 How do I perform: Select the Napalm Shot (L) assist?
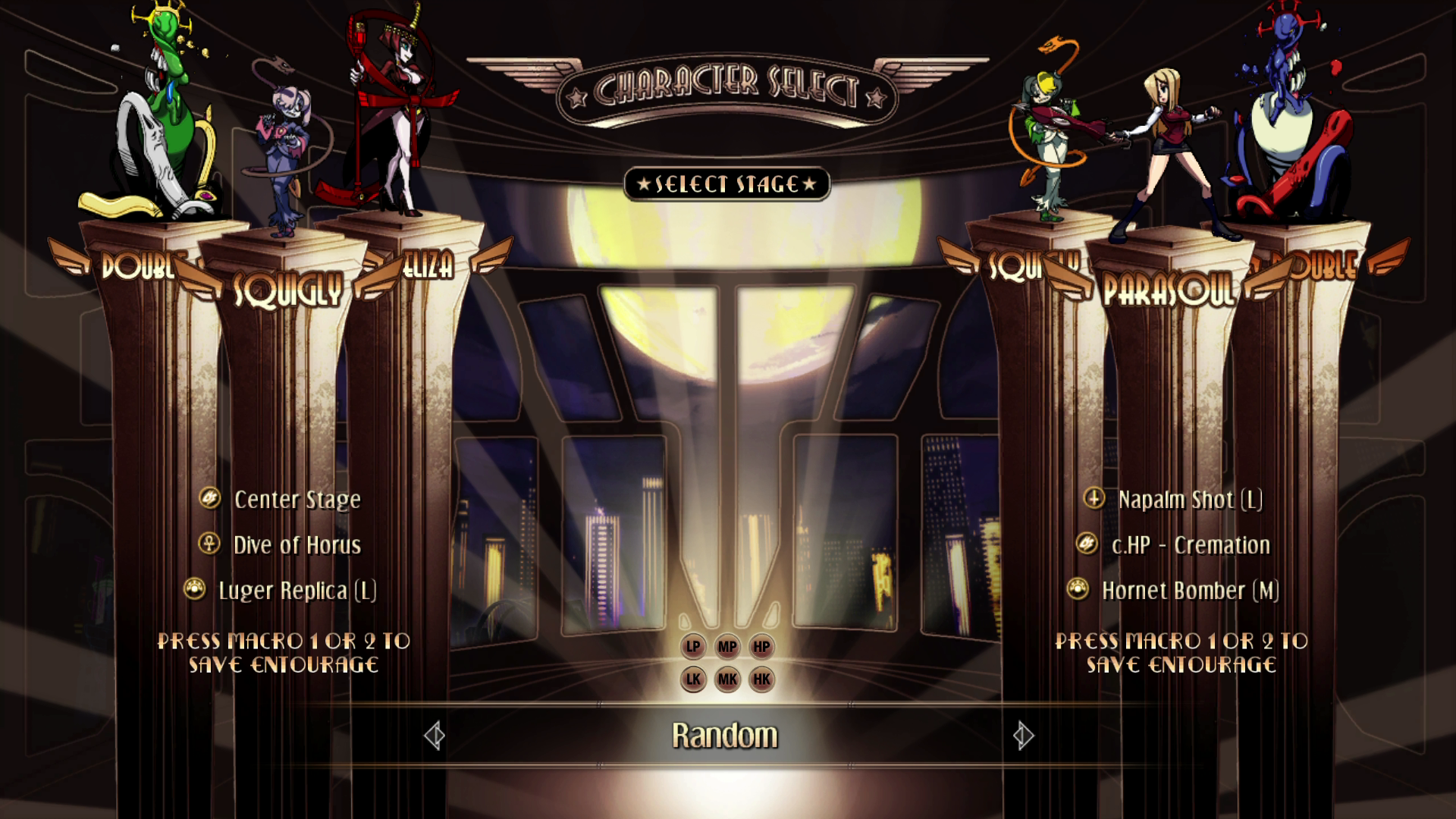[1189, 500]
